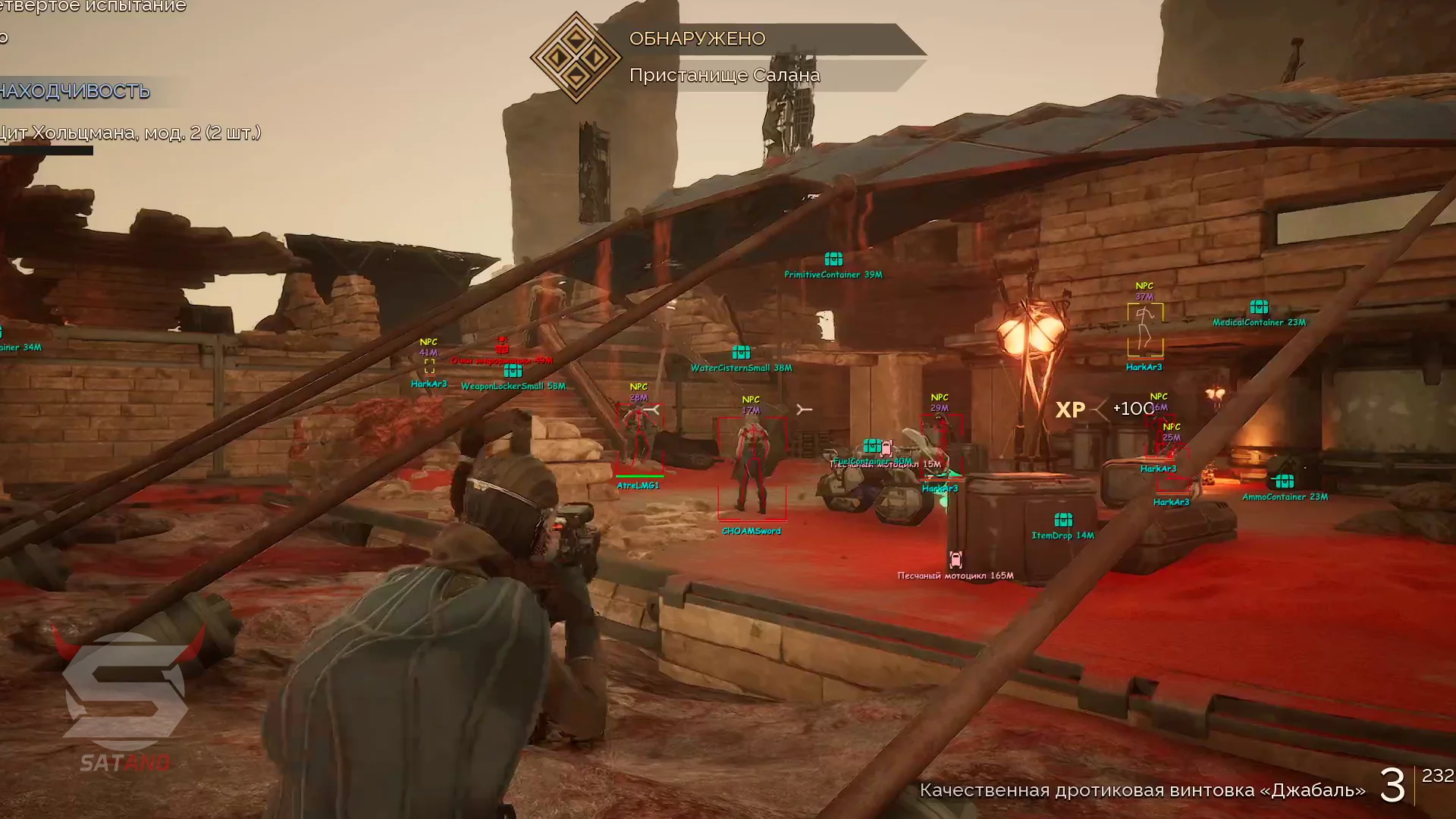Click the diamond discovery emblem
The height and width of the screenshot is (819, 1456).
click(576, 57)
